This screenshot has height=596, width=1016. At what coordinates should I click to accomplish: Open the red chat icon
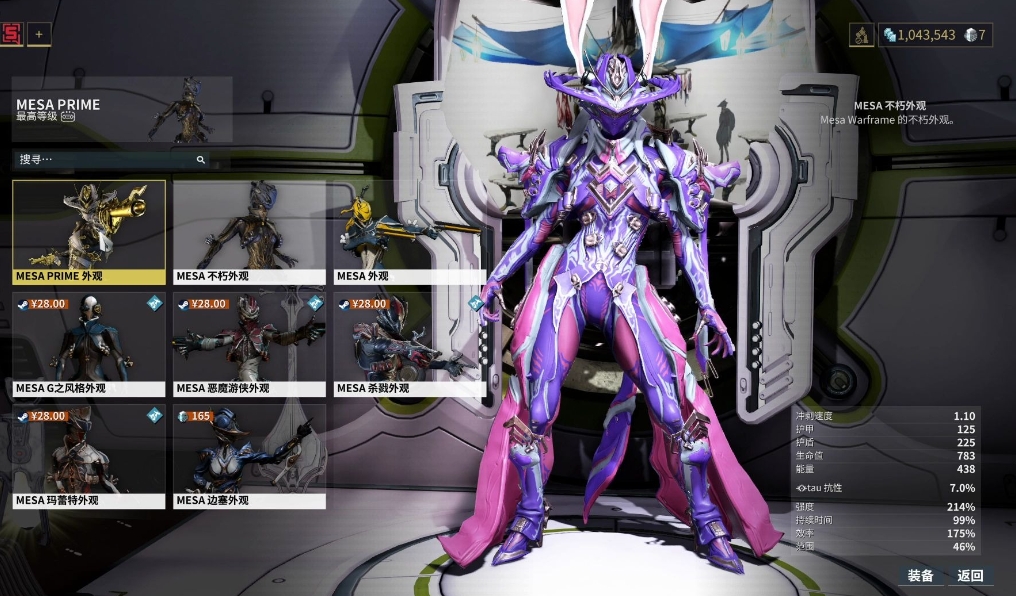click(x=12, y=34)
